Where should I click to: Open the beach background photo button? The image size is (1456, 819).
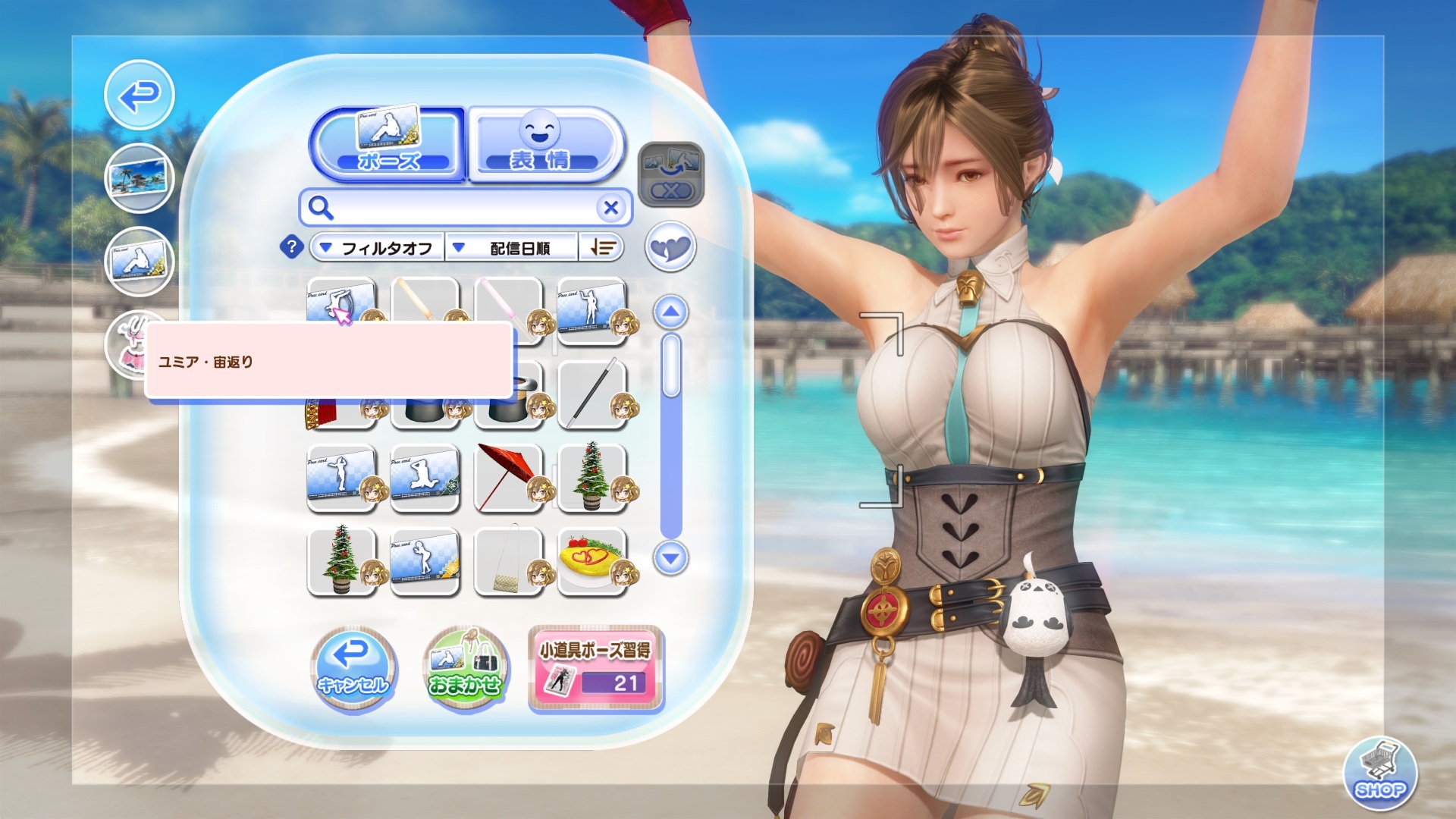140,179
